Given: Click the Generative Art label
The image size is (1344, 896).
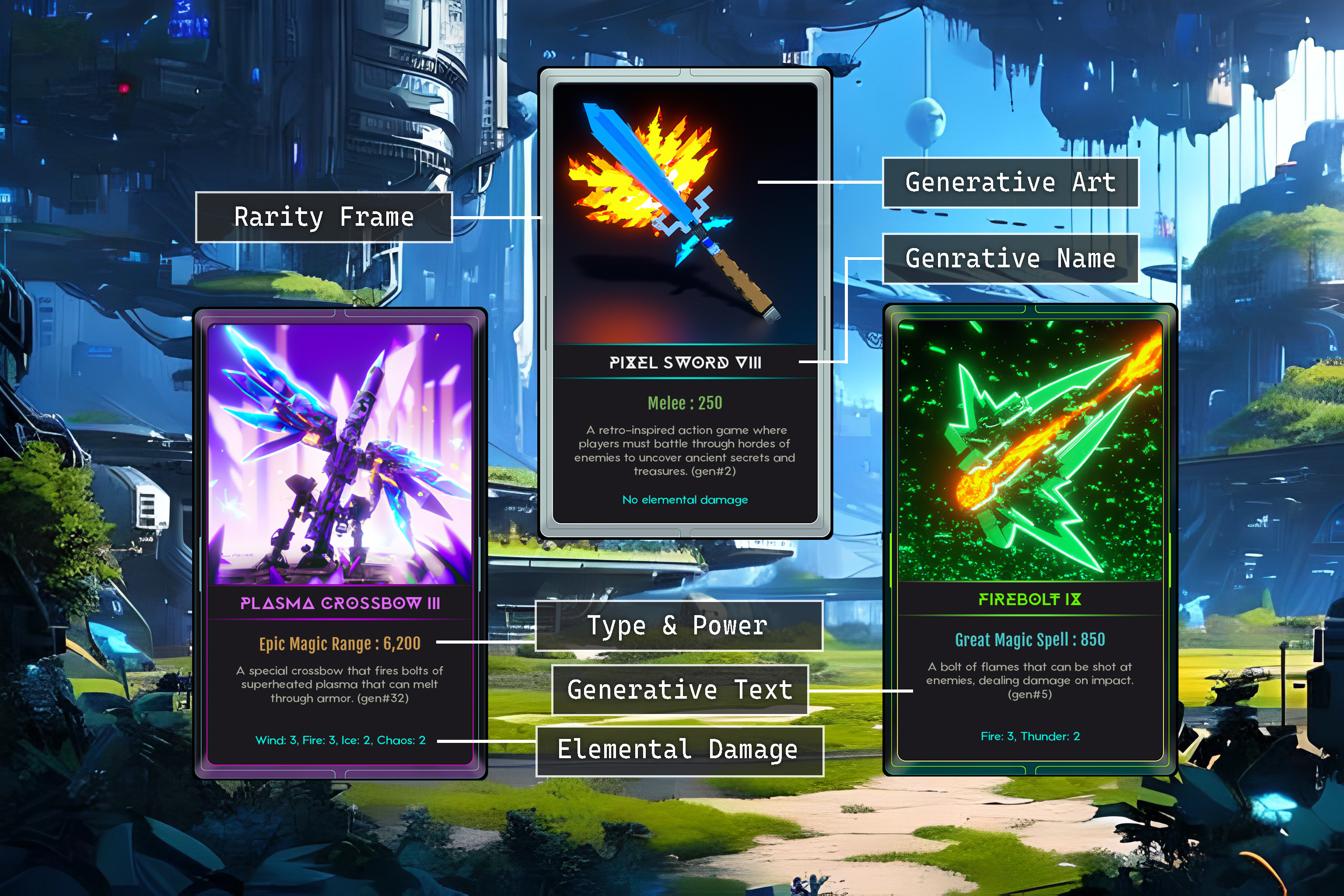Looking at the screenshot, I should coord(1010,182).
